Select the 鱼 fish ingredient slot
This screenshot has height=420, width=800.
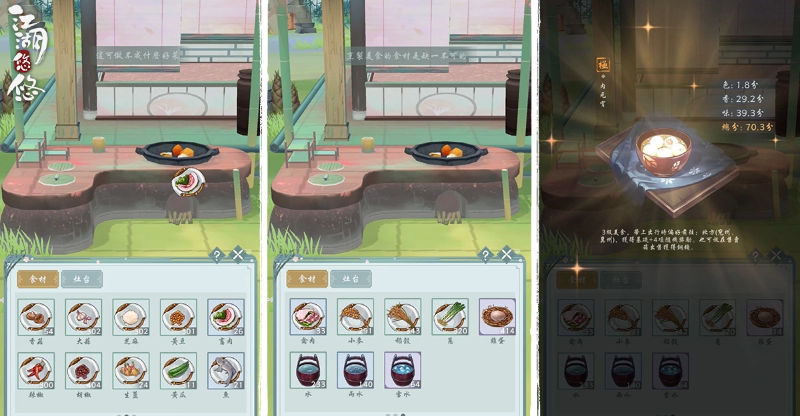(226, 368)
